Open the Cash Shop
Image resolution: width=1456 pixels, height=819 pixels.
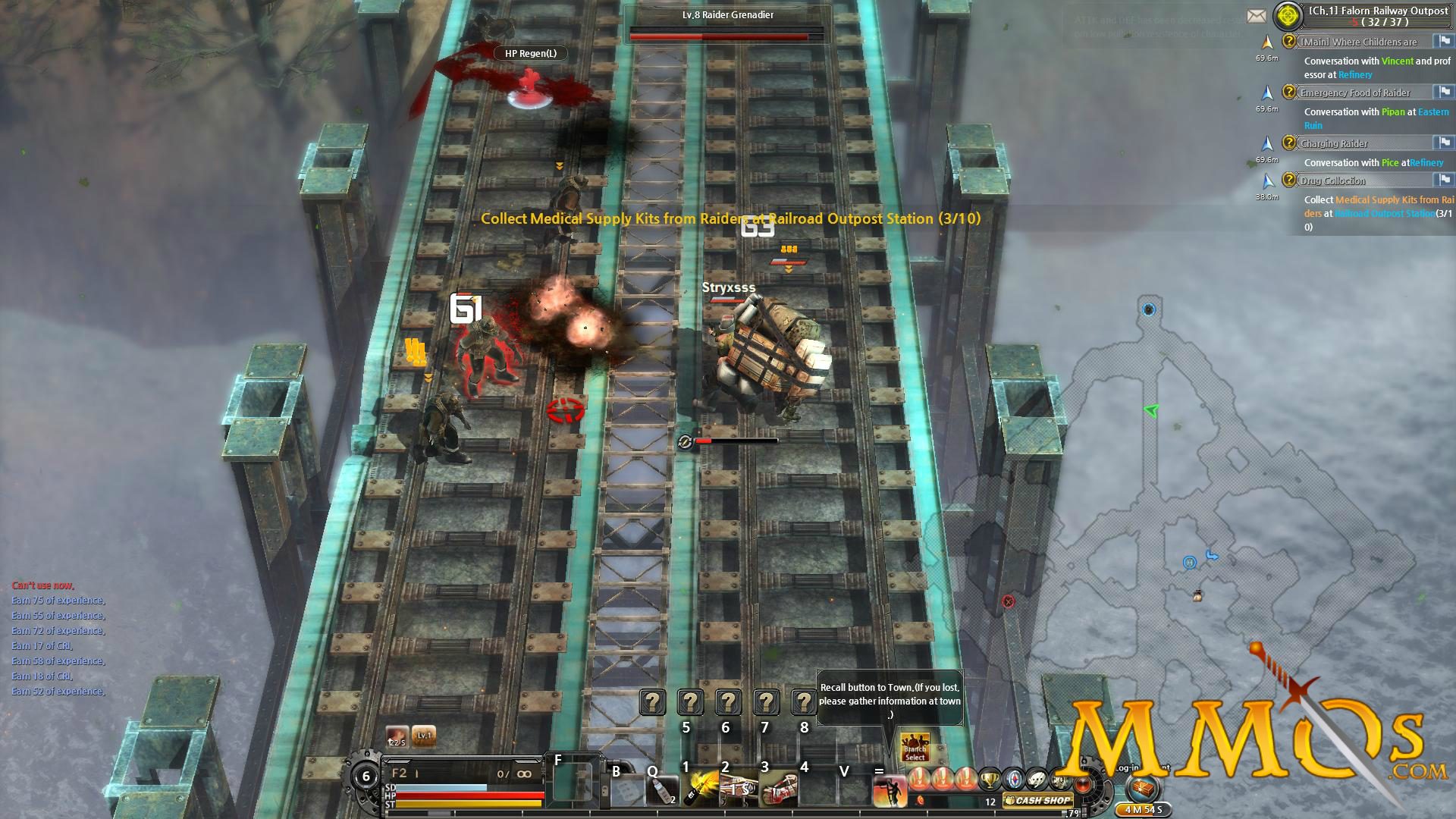pyautogui.click(x=1037, y=802)
